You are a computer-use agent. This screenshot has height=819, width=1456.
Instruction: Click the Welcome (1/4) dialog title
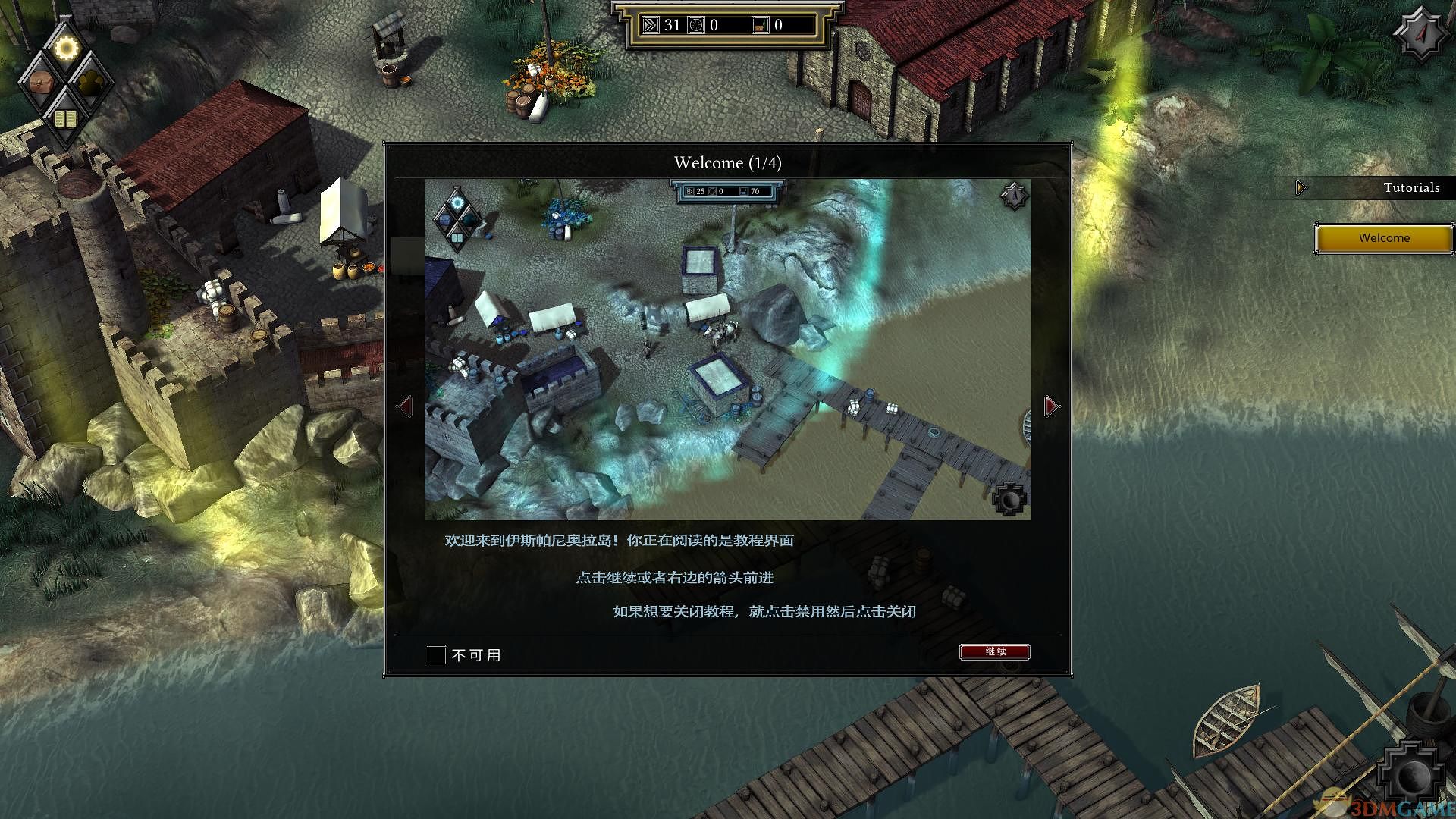click(727, 162)
